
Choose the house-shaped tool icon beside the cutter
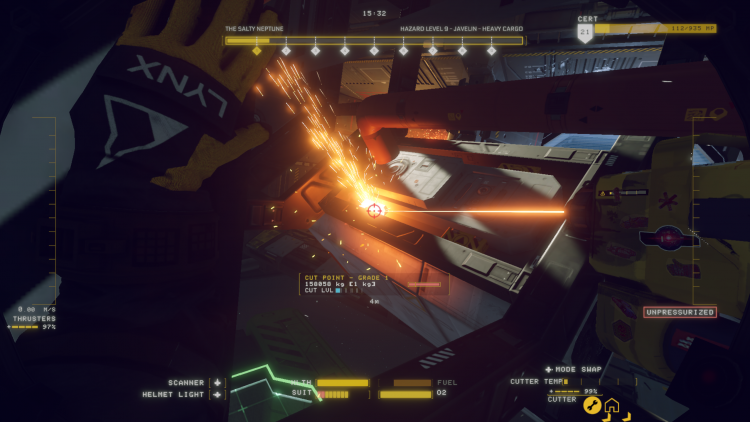pos(611,405)
